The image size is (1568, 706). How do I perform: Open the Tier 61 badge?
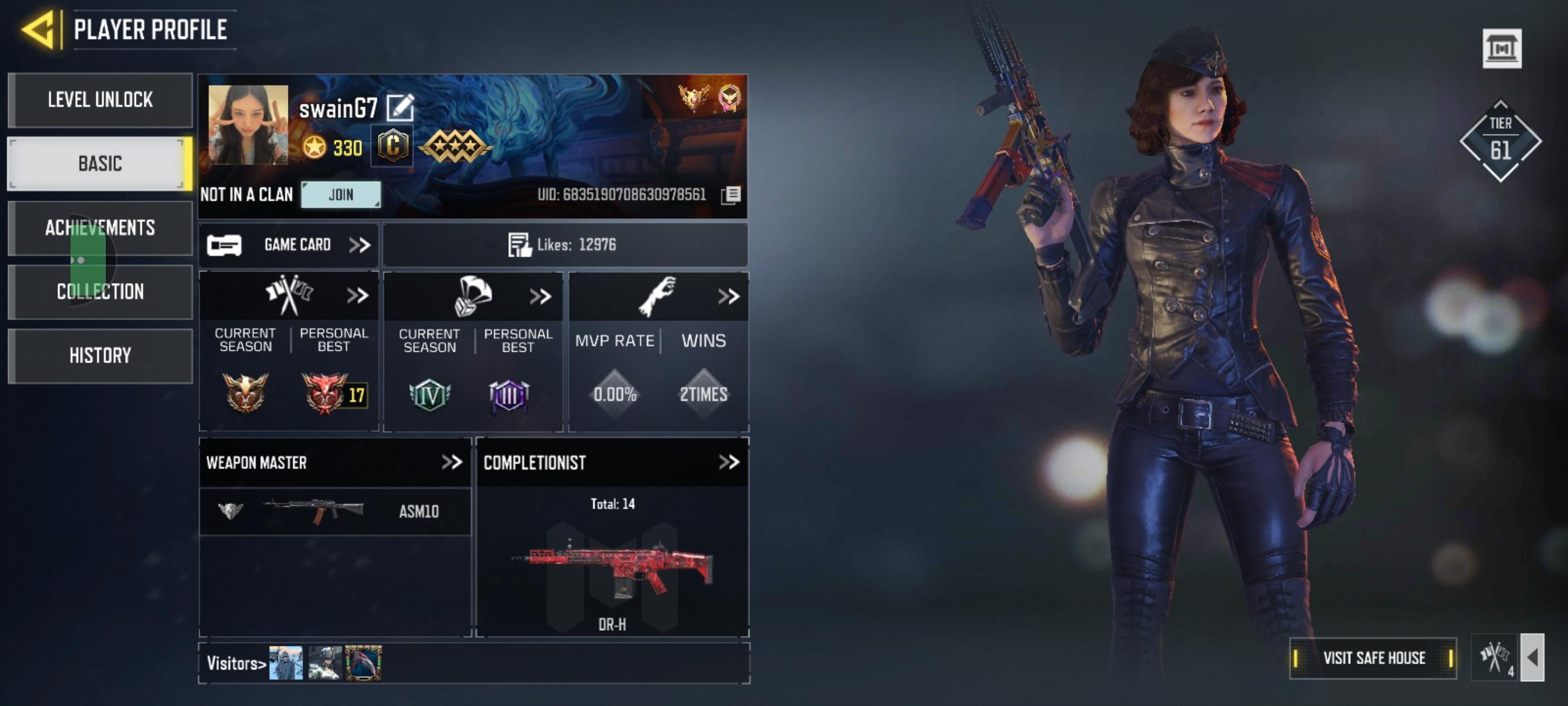click(x=1500, y=141)
